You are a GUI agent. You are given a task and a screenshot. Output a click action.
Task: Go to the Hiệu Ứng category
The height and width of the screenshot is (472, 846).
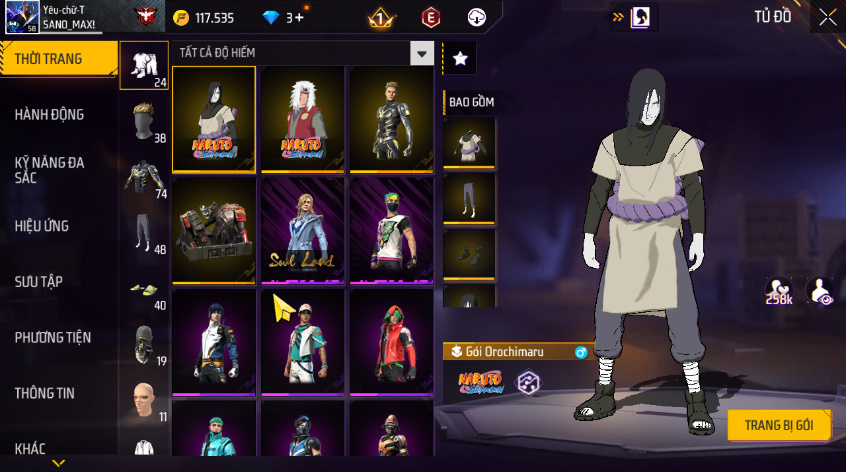[42, 226]
